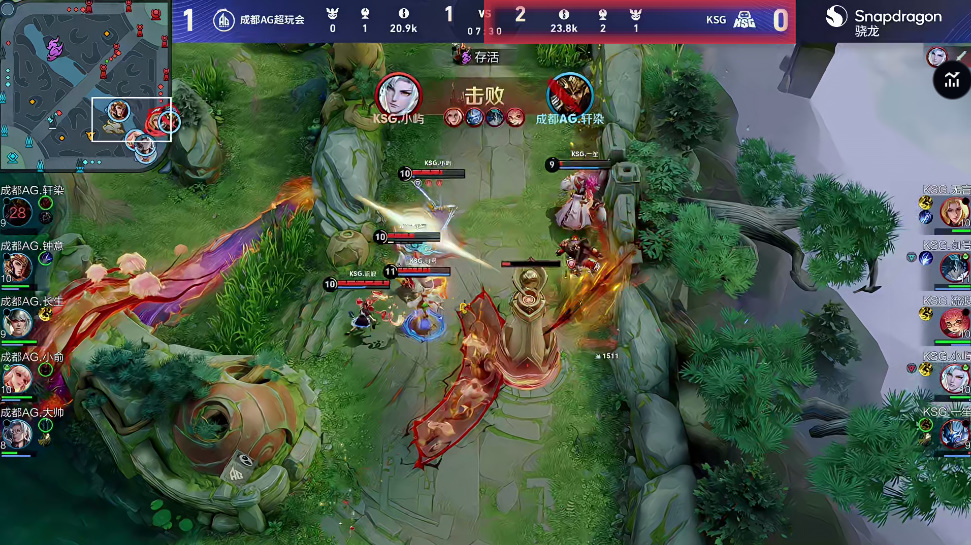Select KSG.小屿 portrait in the kill banner
Image resolution: width=971 pixels, height=545 pixels.
click(398, 95)
